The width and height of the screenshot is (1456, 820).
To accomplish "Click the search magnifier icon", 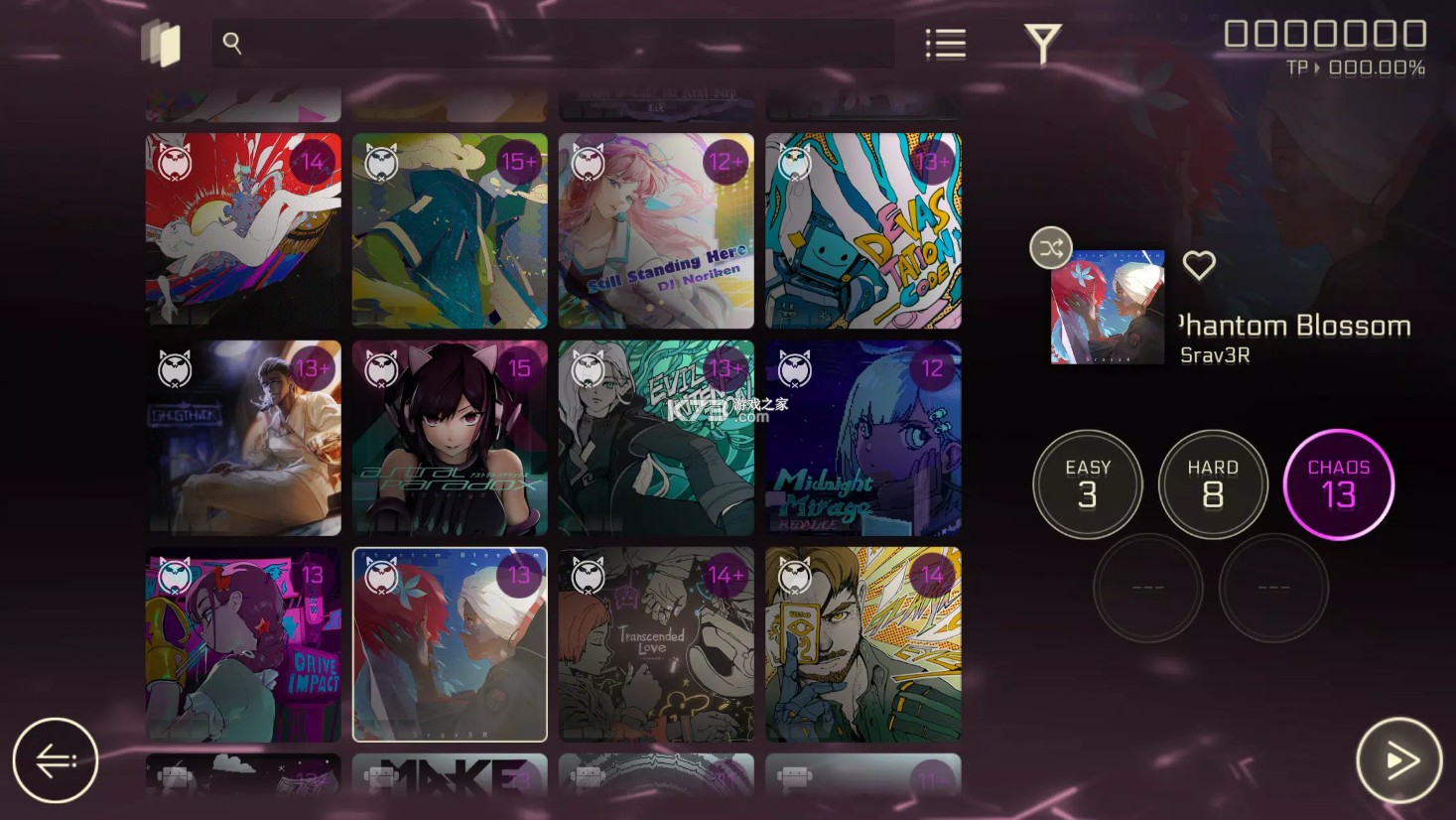I will click(x=232, y=43).
